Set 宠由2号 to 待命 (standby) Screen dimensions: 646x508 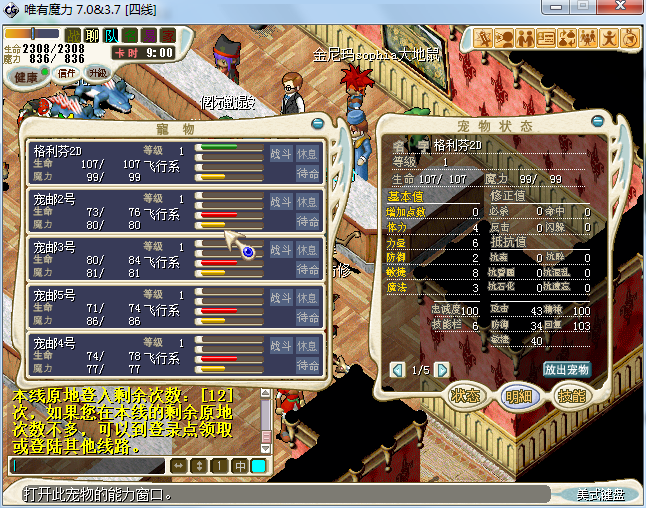pos(308,221)
